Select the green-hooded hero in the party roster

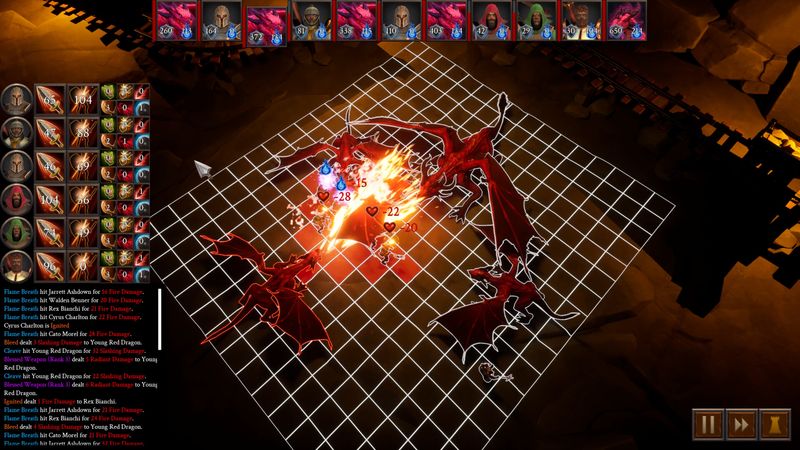[x=15, y=234]
